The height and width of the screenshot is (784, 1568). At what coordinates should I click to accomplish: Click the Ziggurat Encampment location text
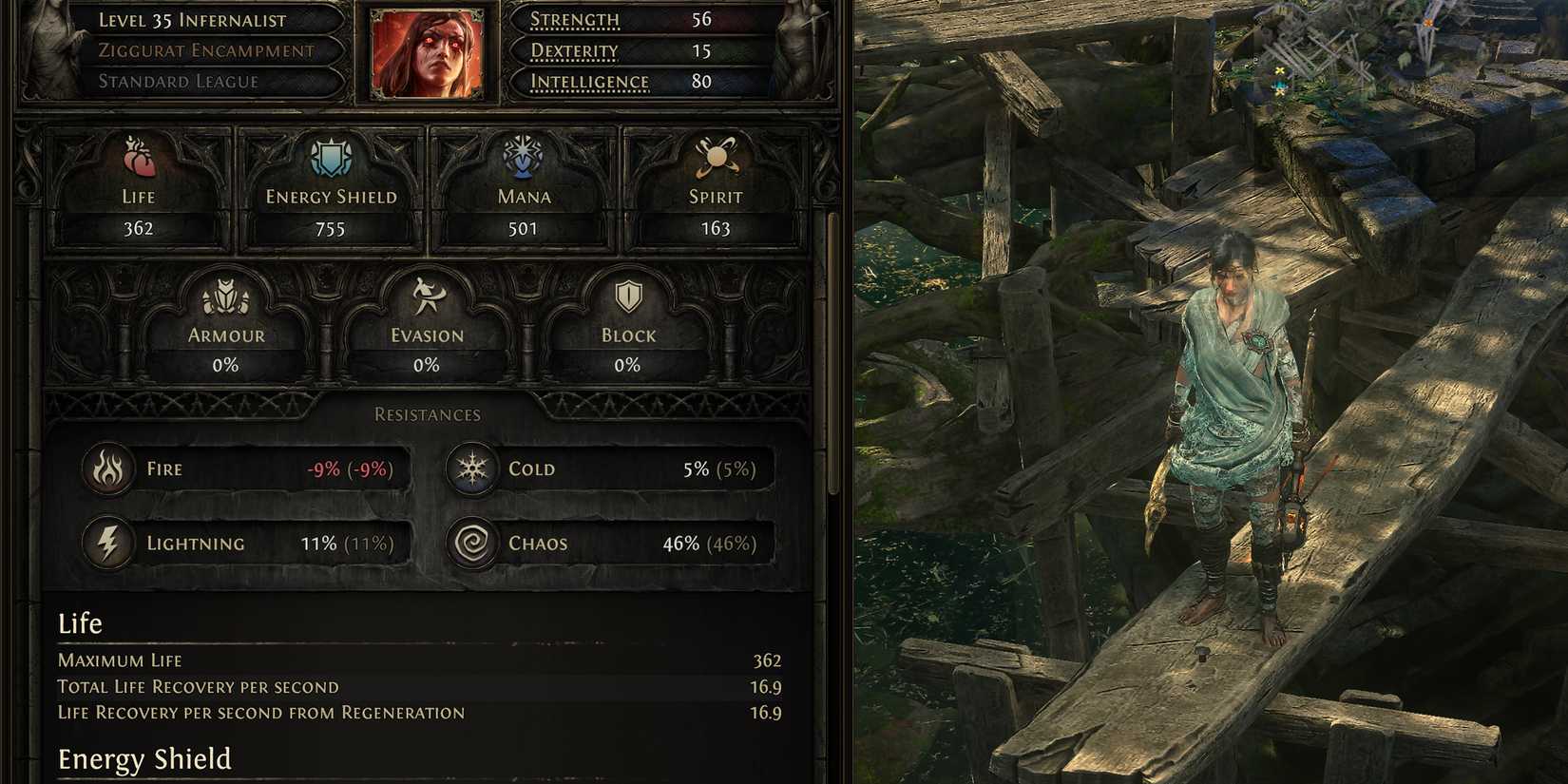click(206, 50)
